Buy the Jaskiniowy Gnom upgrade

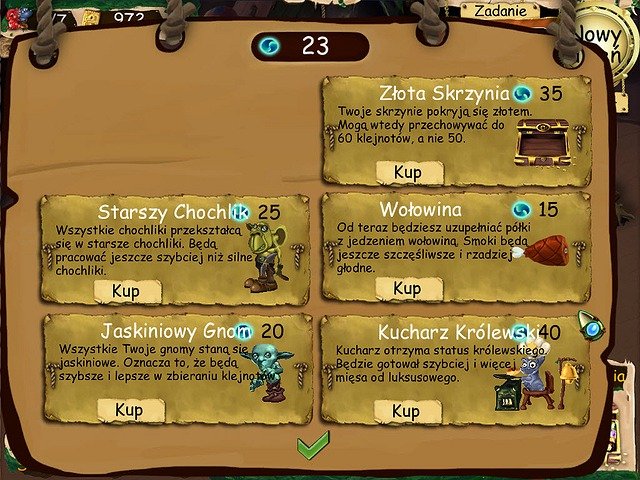pos(129,409)
